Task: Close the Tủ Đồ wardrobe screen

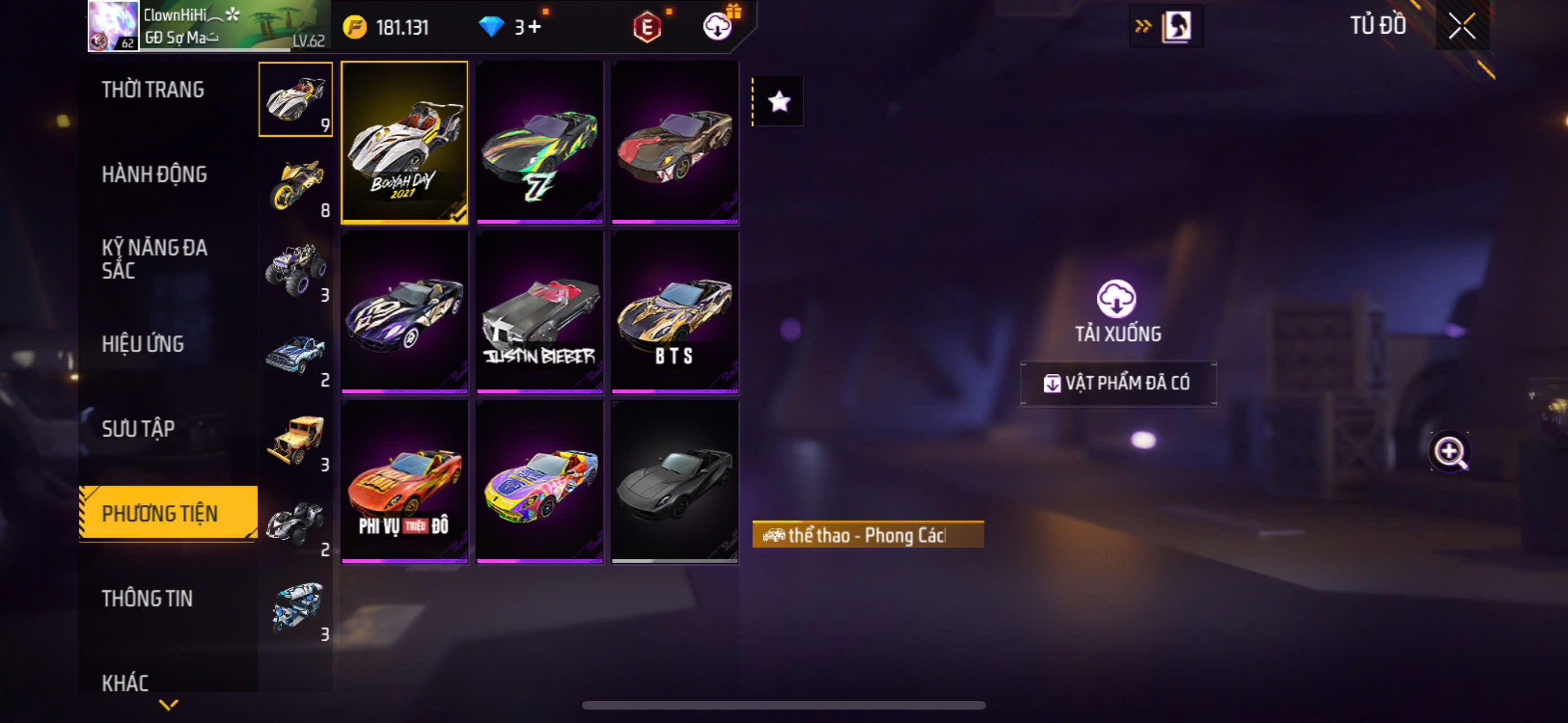Action: pyautogui.click(x=1461, y=26)
